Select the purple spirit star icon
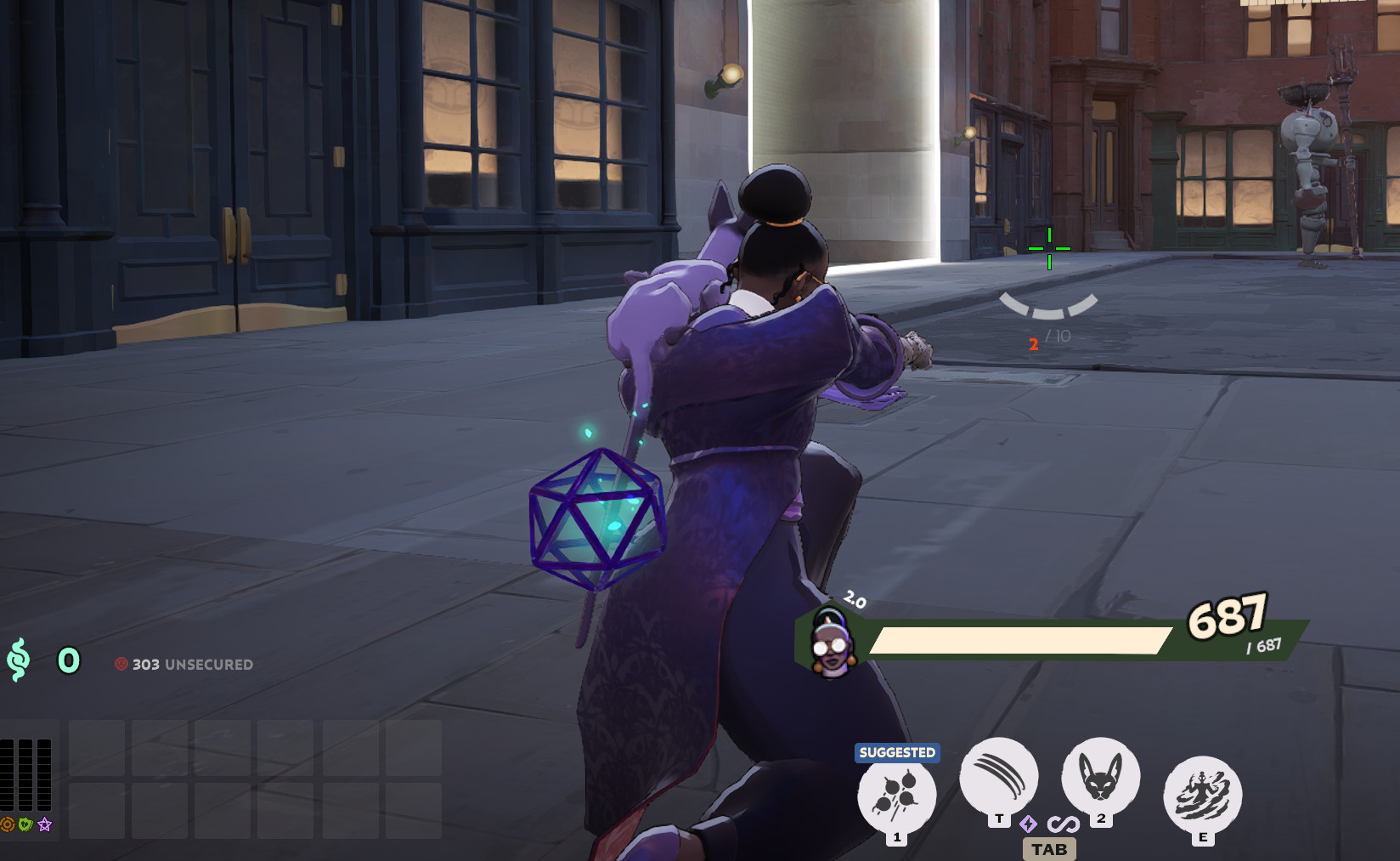 pos(45,824)
